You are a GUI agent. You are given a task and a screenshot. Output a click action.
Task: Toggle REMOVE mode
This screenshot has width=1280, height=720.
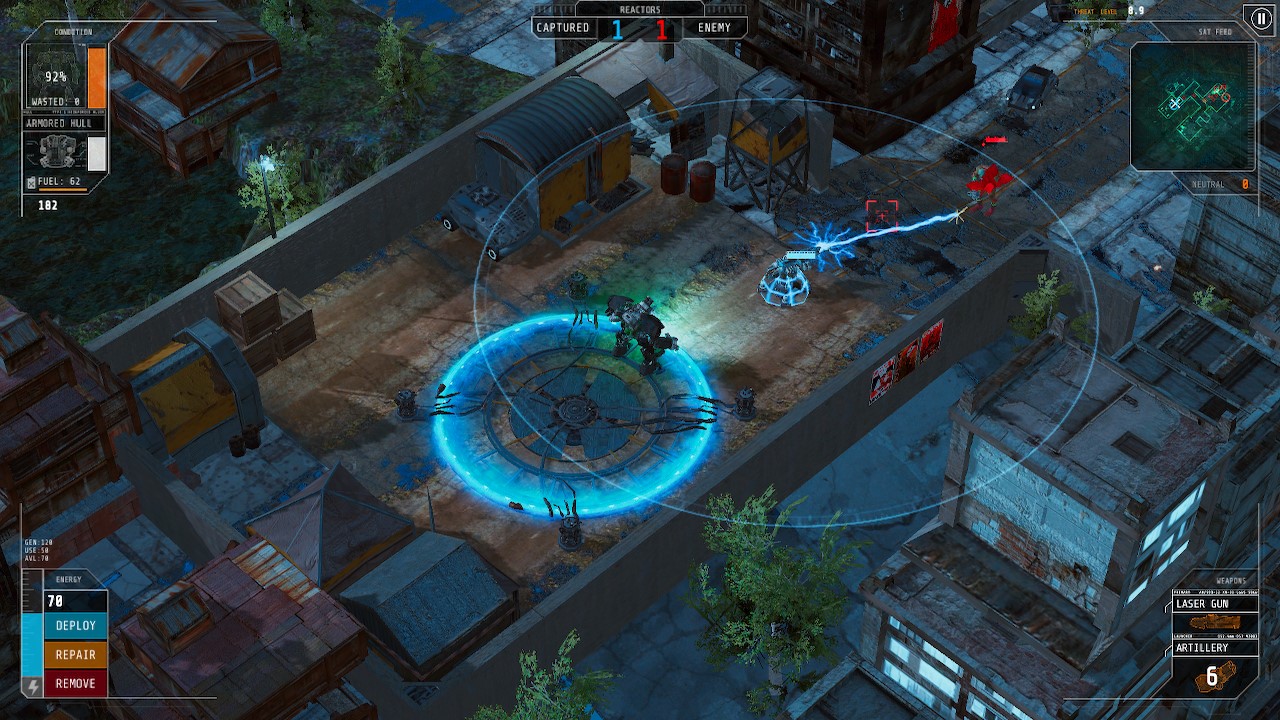pyautogui.click(x=74, y=683)
